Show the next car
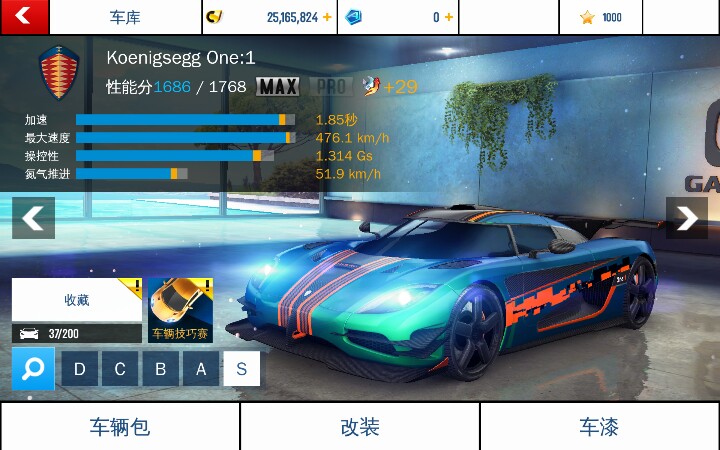 point(687,218)
